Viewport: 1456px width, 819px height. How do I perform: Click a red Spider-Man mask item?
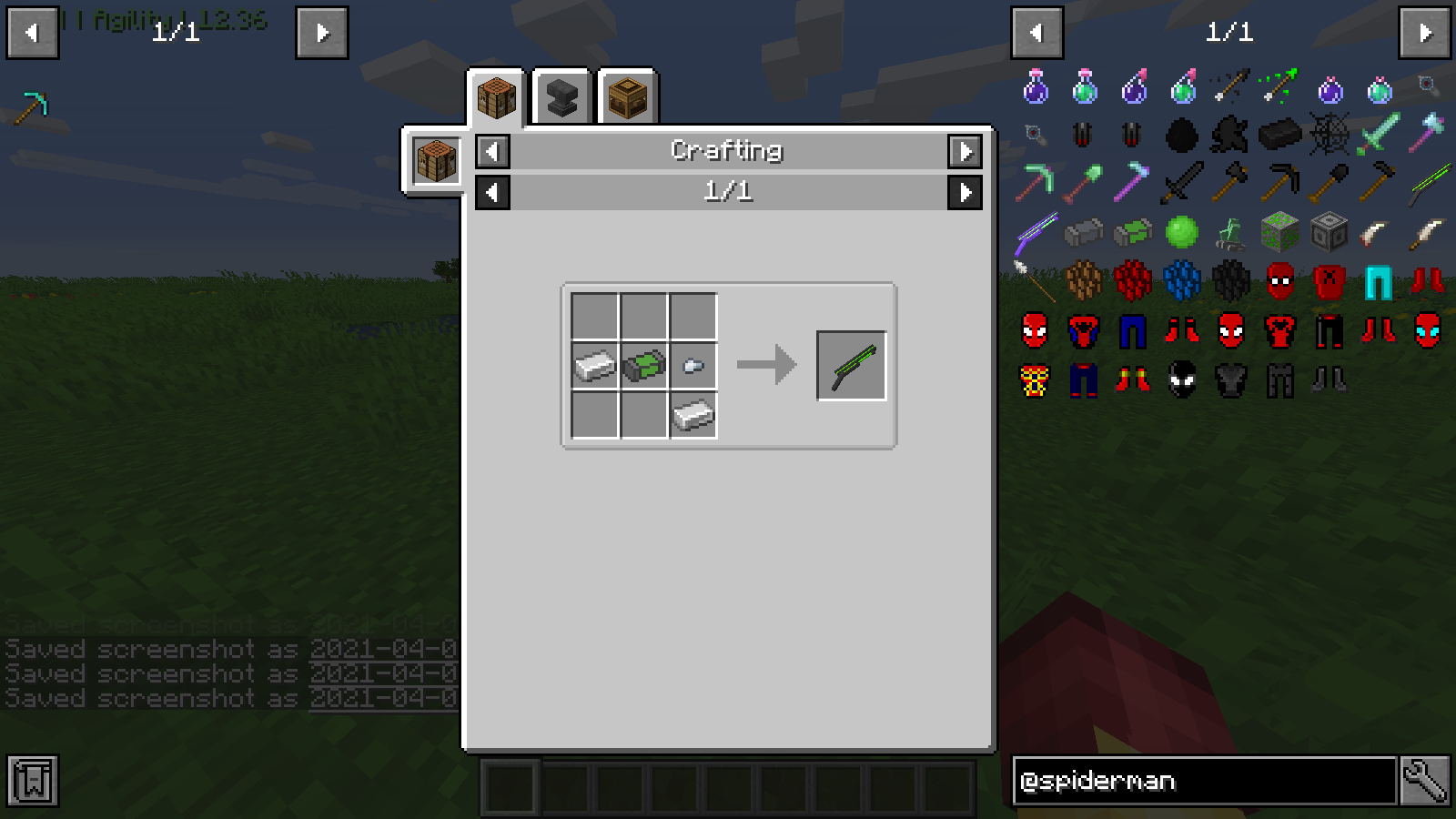(x=1278, y=280)
